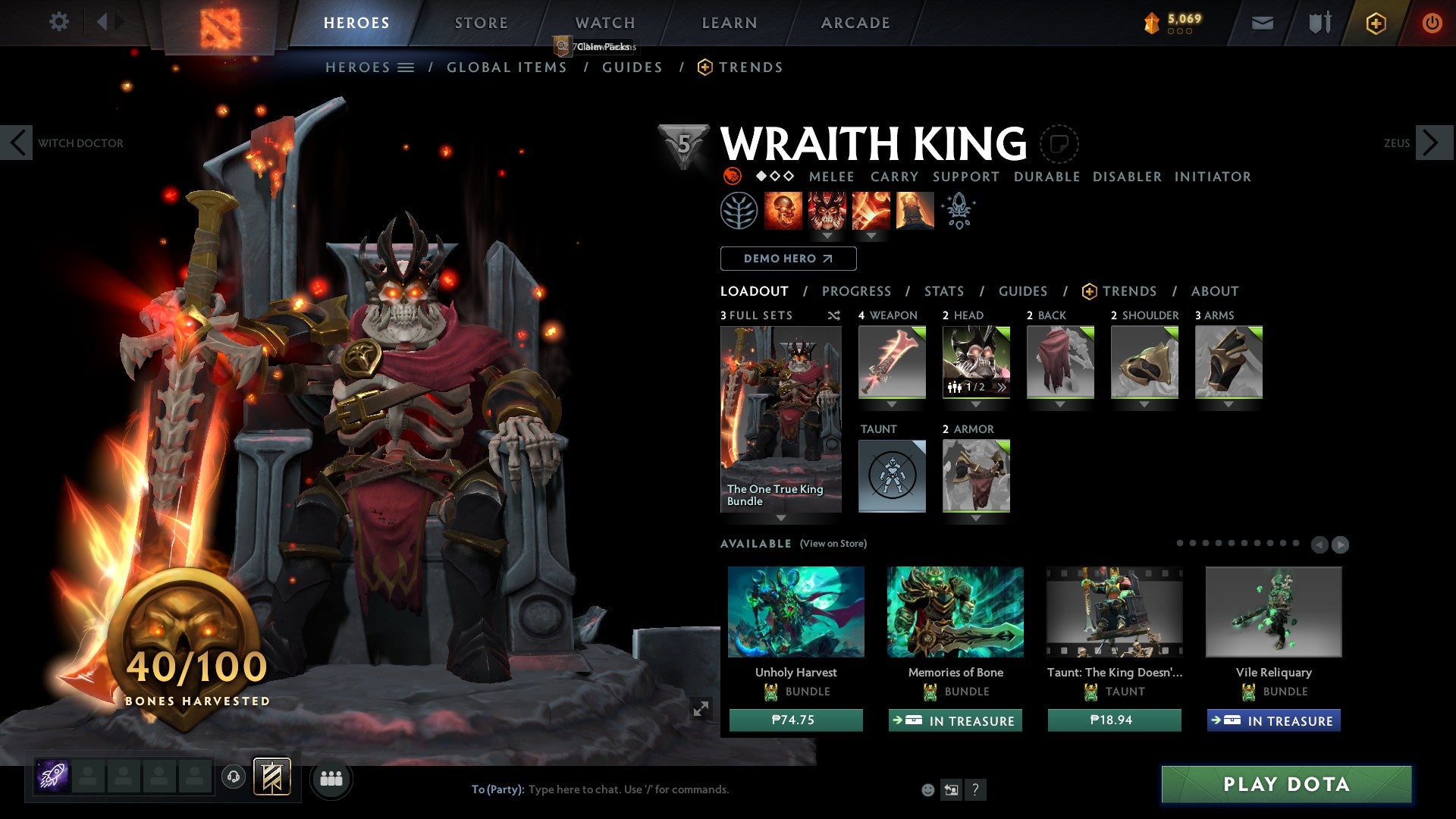Click the Aghanim's Scepter upgrade icon
Screen dimensions: 1456x819
click(x=958, y=210)
